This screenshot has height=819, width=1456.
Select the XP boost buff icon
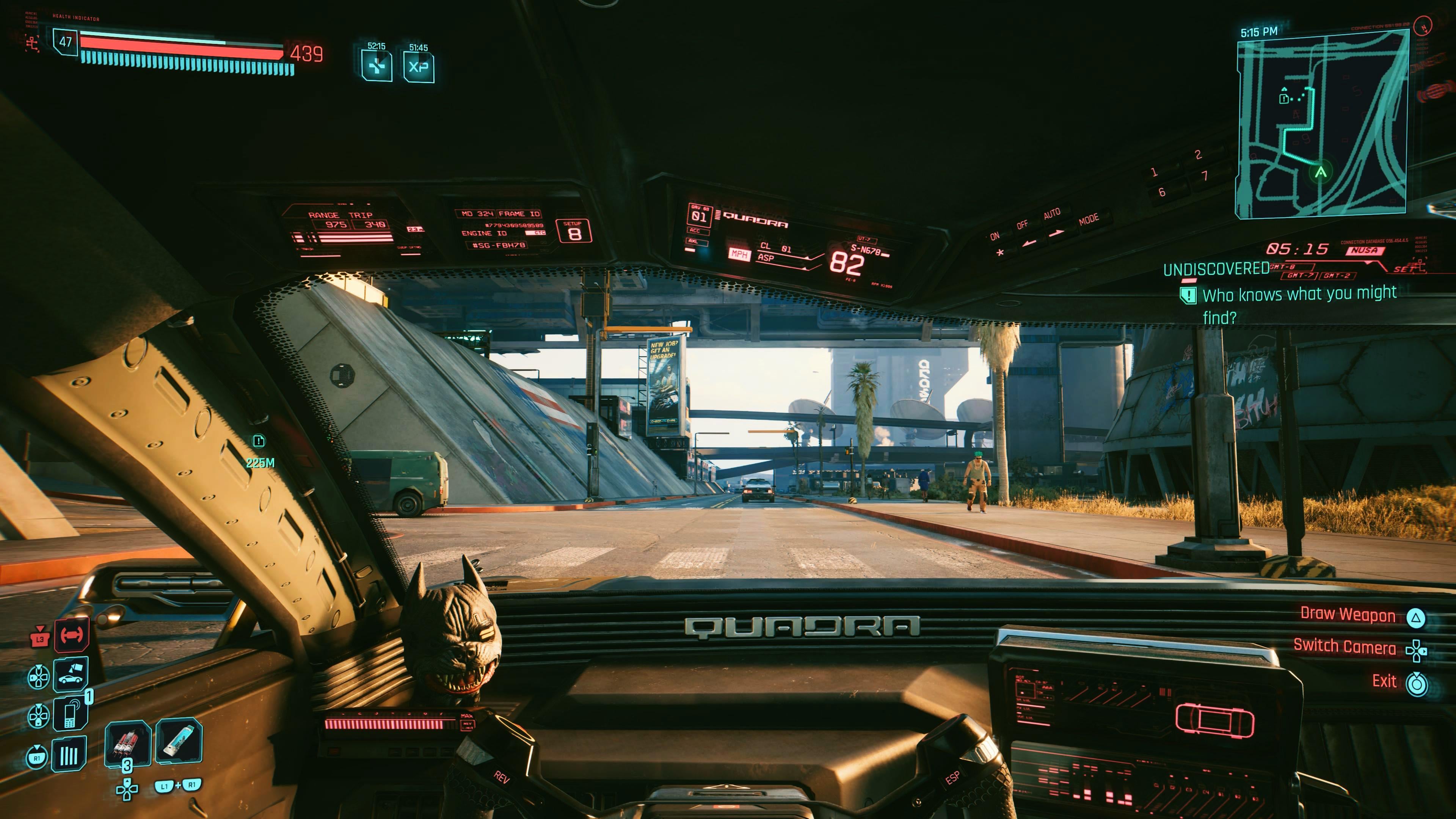coord(418,67)
